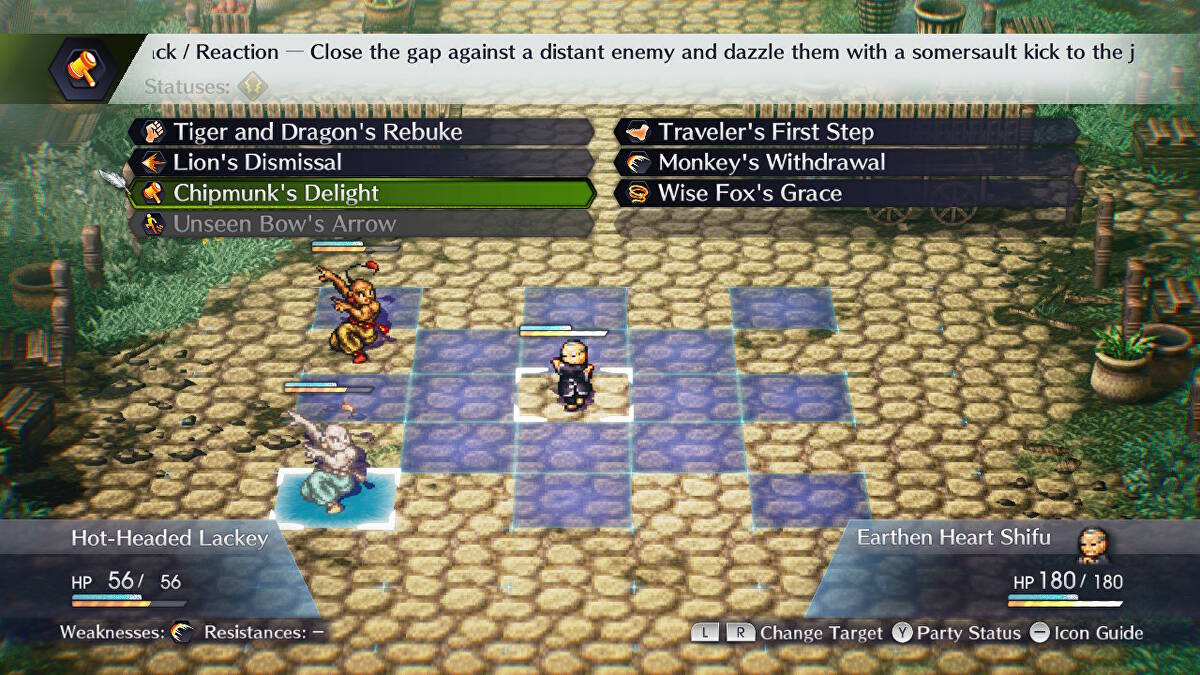This screenshot has height=675, width=1200.
Task: Click the orange-robed enemy fighter on the grid
Action: point(354,310)
